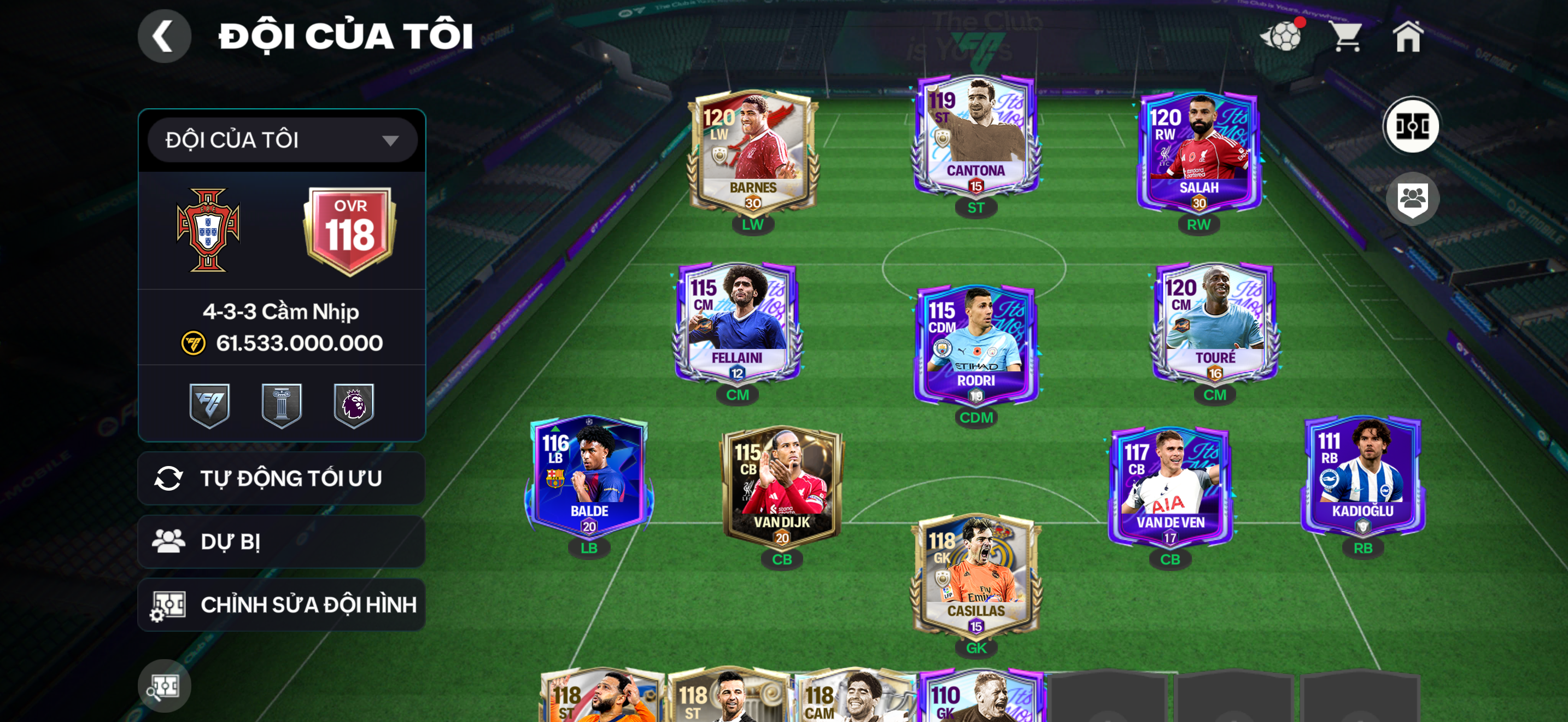Click the stadium column emblem between the league icons
1568x722 pixels.
point(283,405)
